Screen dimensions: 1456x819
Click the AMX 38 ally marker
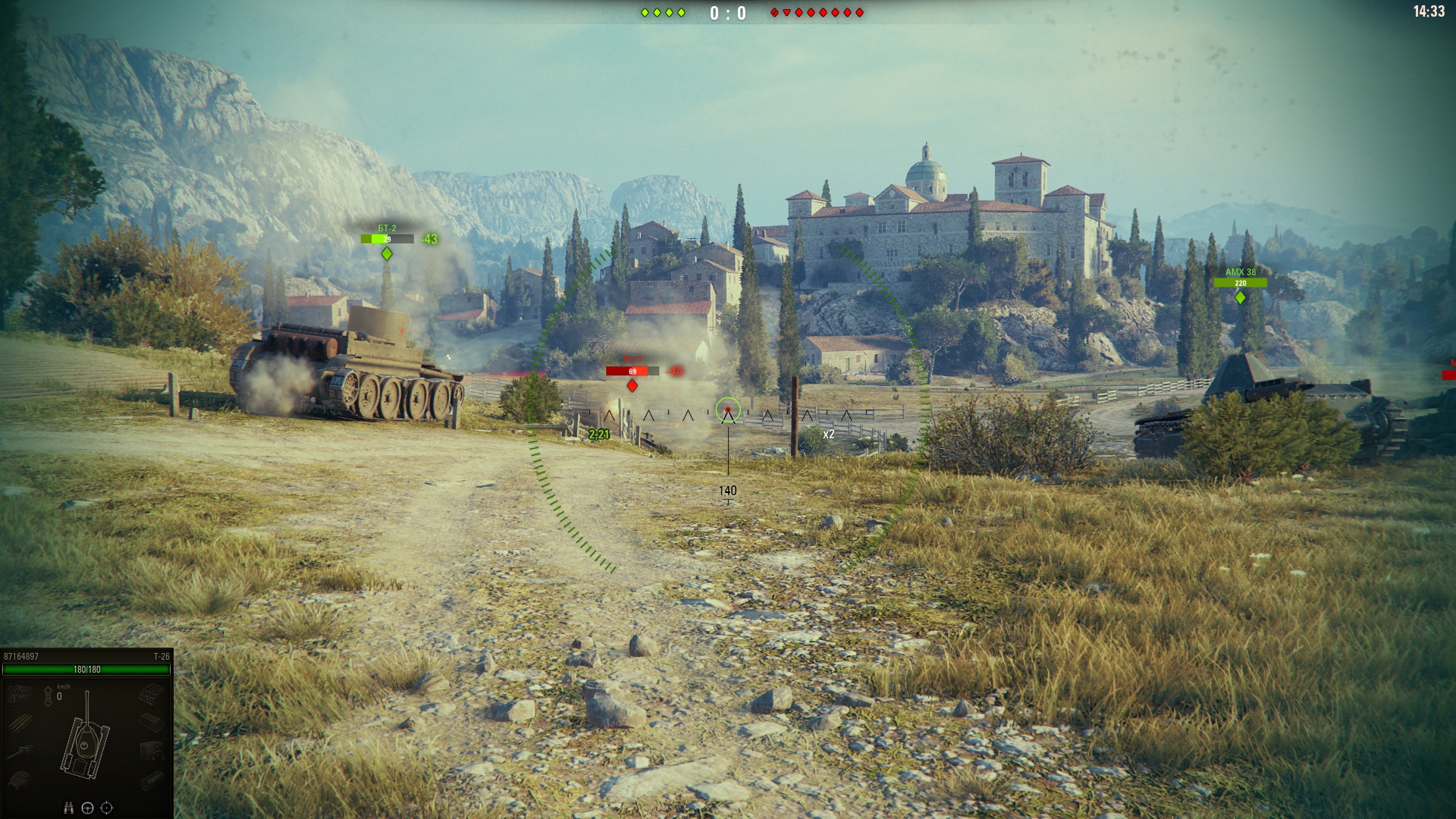click(x=1240, y=297)
